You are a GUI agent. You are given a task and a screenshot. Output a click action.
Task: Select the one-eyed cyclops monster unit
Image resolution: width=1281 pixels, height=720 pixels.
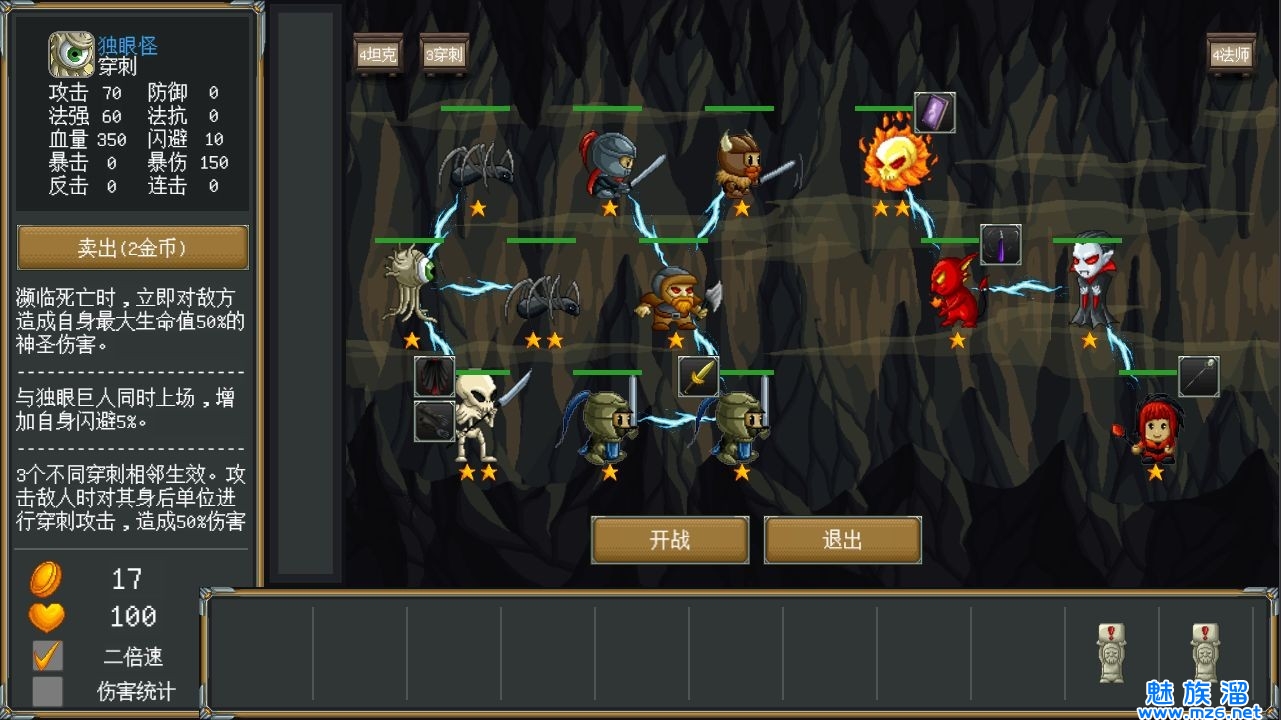(x=412, y=287)
